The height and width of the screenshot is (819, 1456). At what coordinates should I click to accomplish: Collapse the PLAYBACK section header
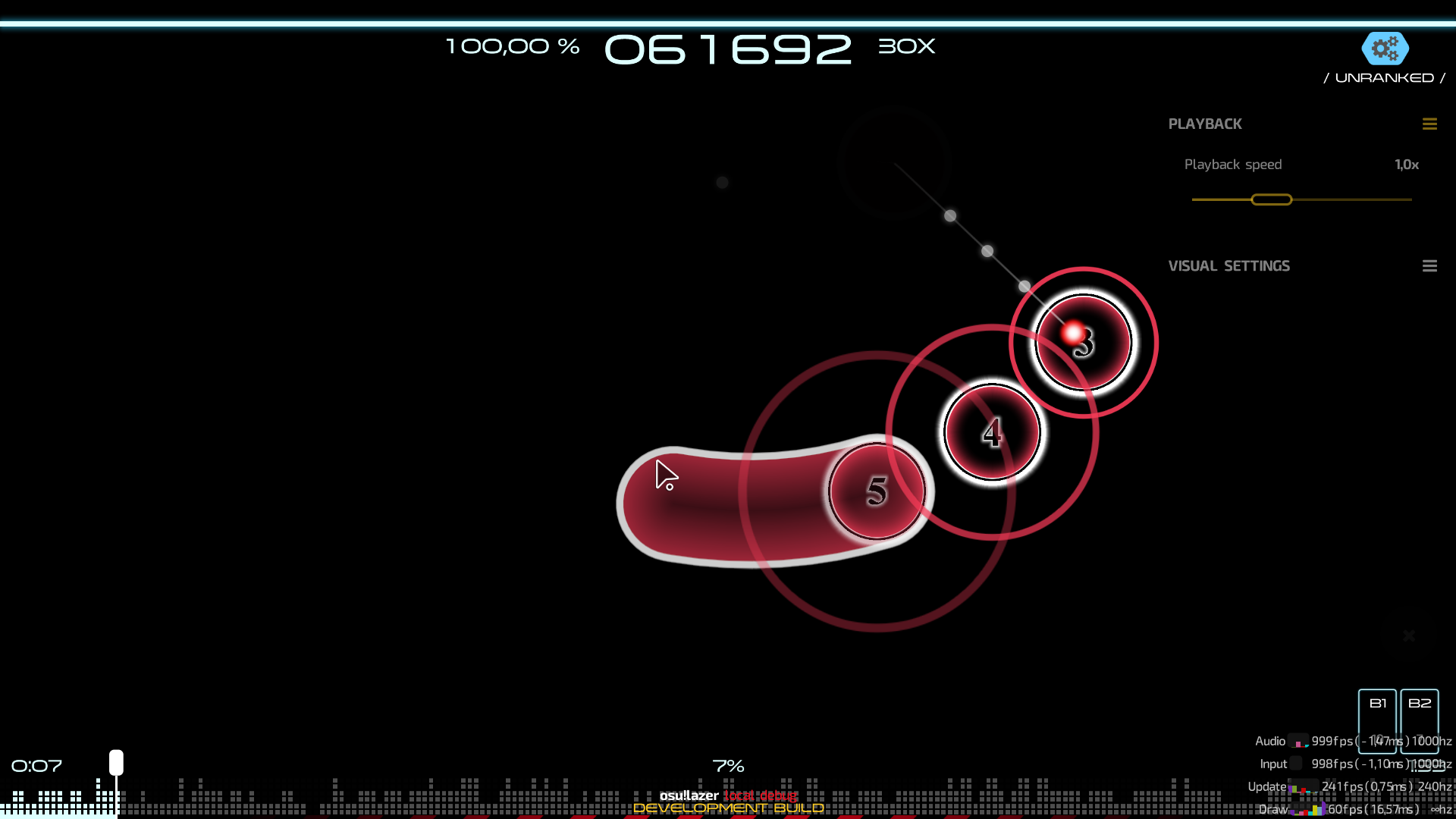click(x=1205, y=124)
